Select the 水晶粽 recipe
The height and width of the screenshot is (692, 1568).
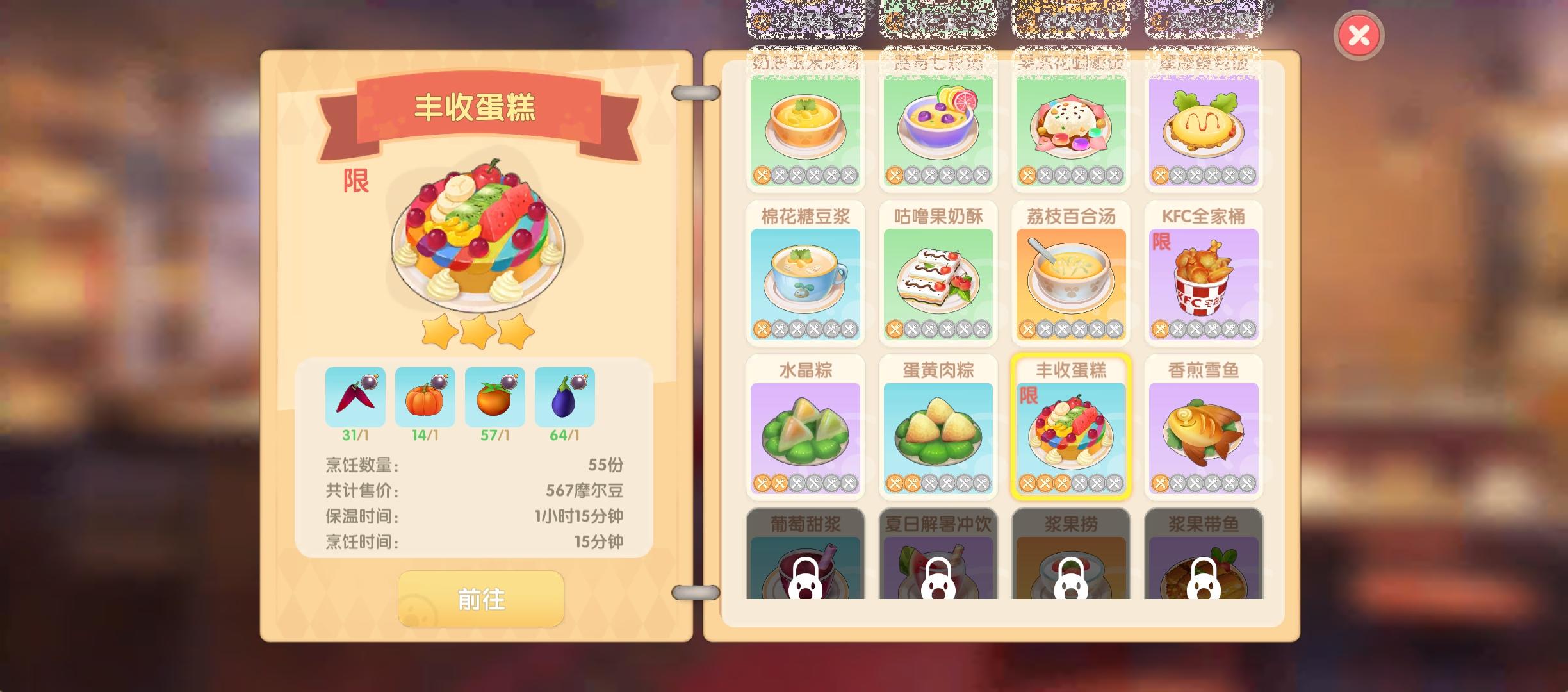(x=806, y=426)
